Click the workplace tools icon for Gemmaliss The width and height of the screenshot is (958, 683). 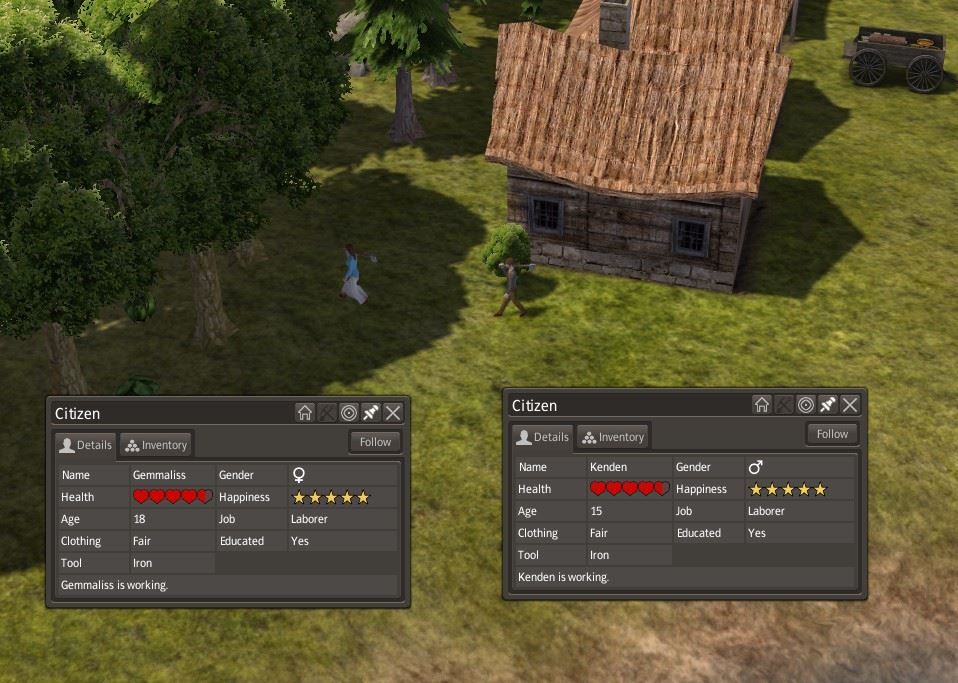point(327,413)
